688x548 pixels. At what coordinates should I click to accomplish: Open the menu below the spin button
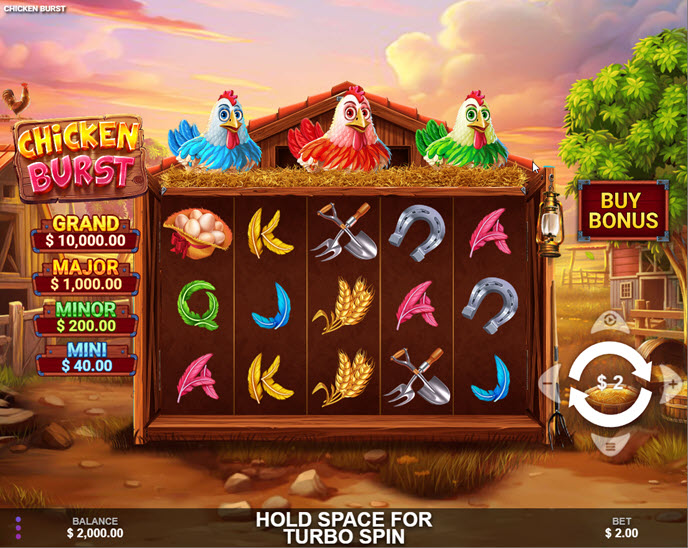click(x=610, y=446)
